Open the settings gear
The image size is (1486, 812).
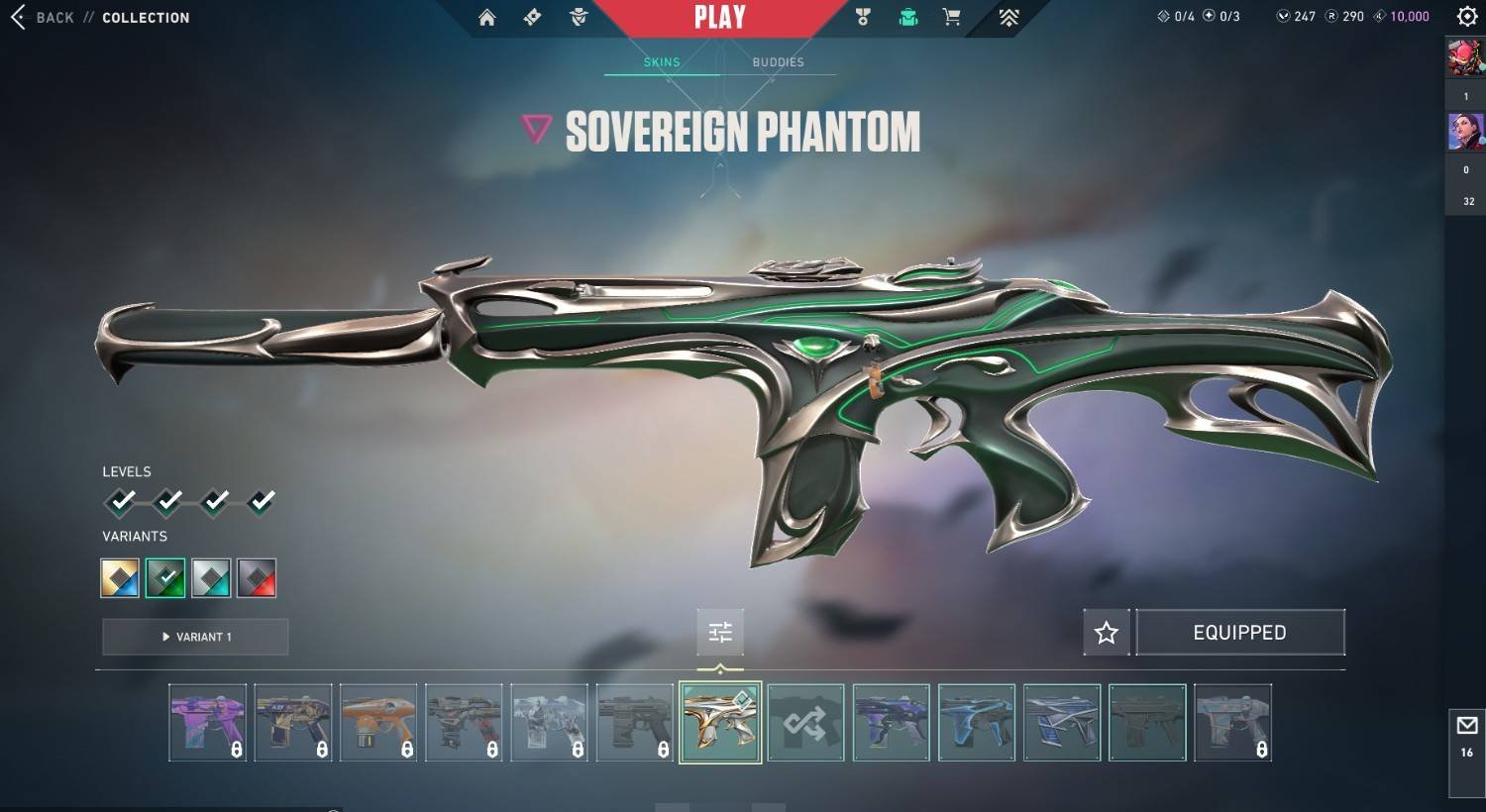click(1467, 17)
